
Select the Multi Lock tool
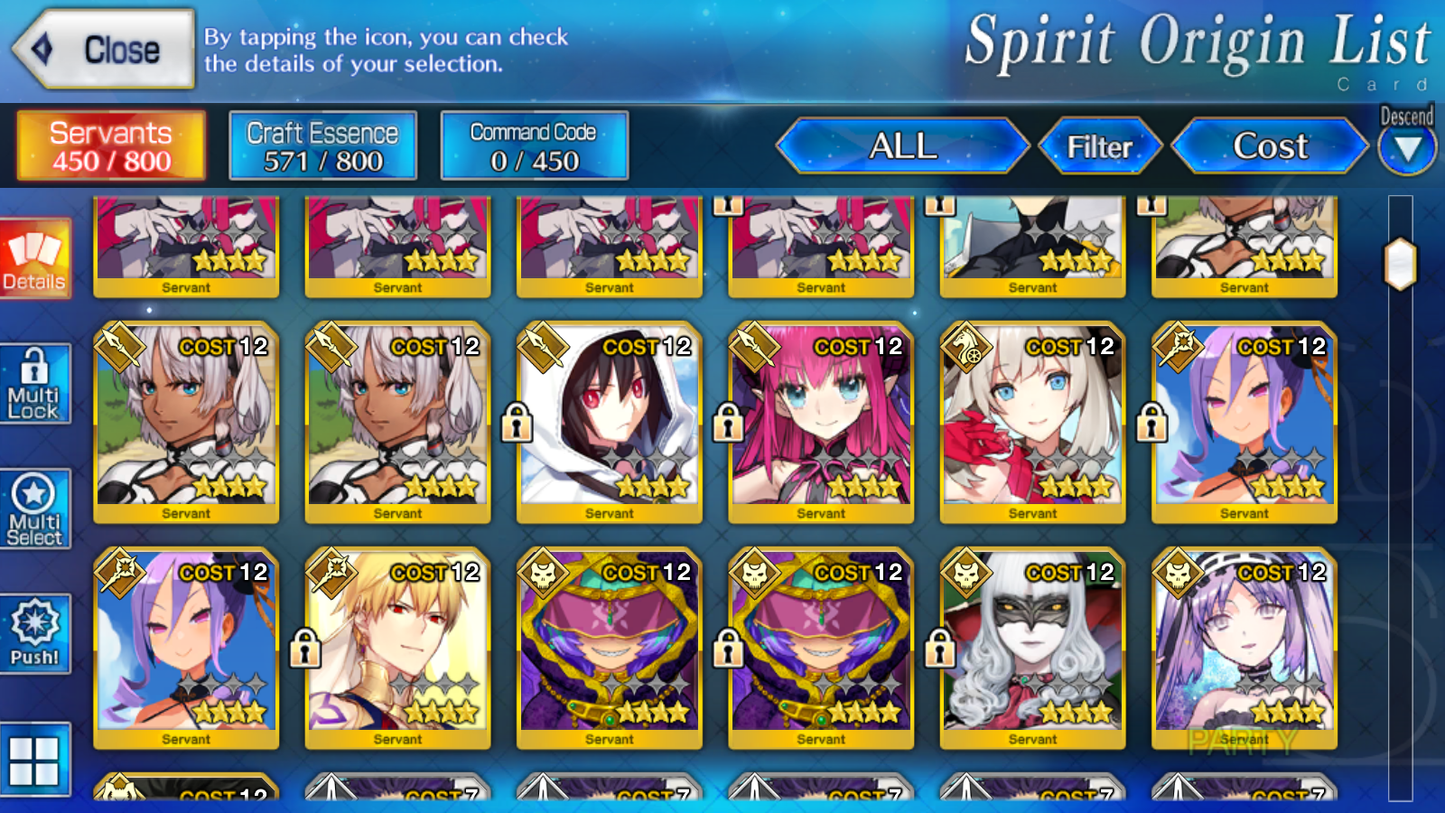tap(35, 383)
